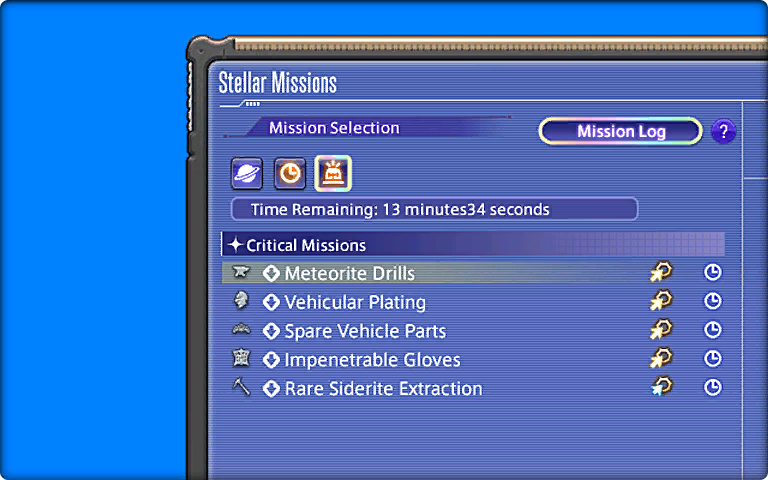Open the Rare Siderite Extraction mission
Screen dimensions: 768x480
click(x=383, y=389)
